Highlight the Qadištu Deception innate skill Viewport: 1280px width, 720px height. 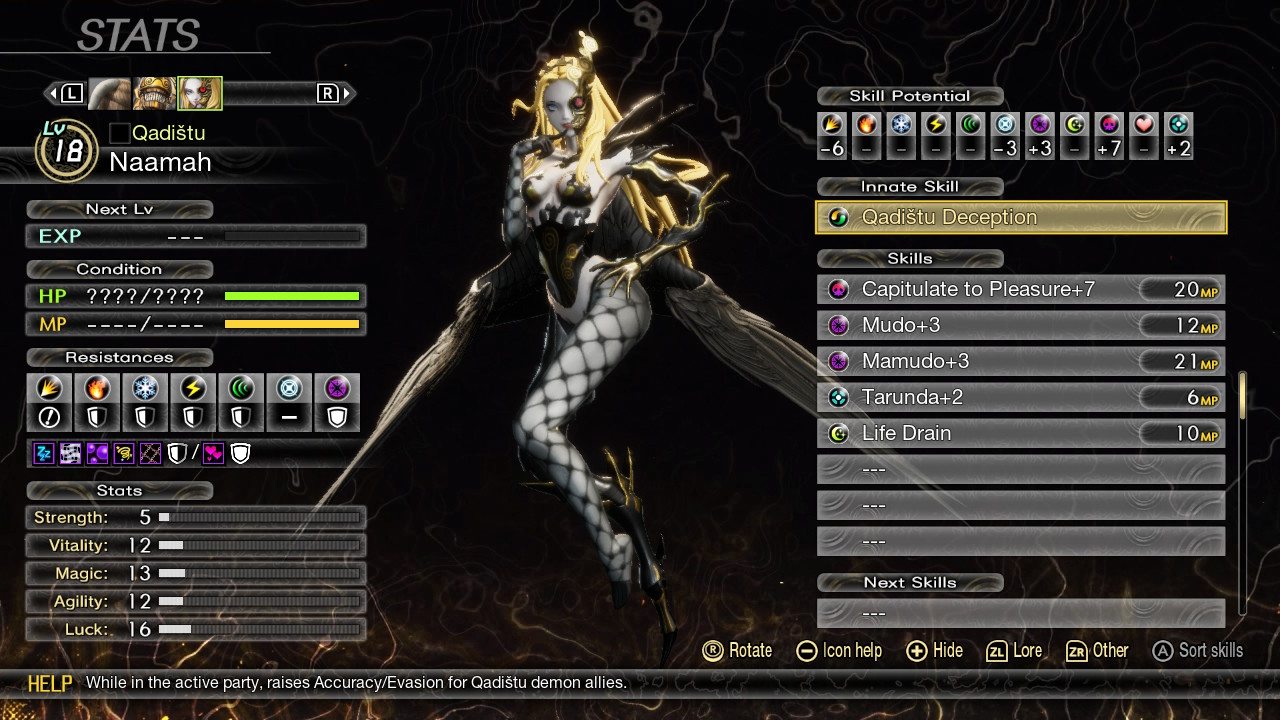[x=1020, y=217]
